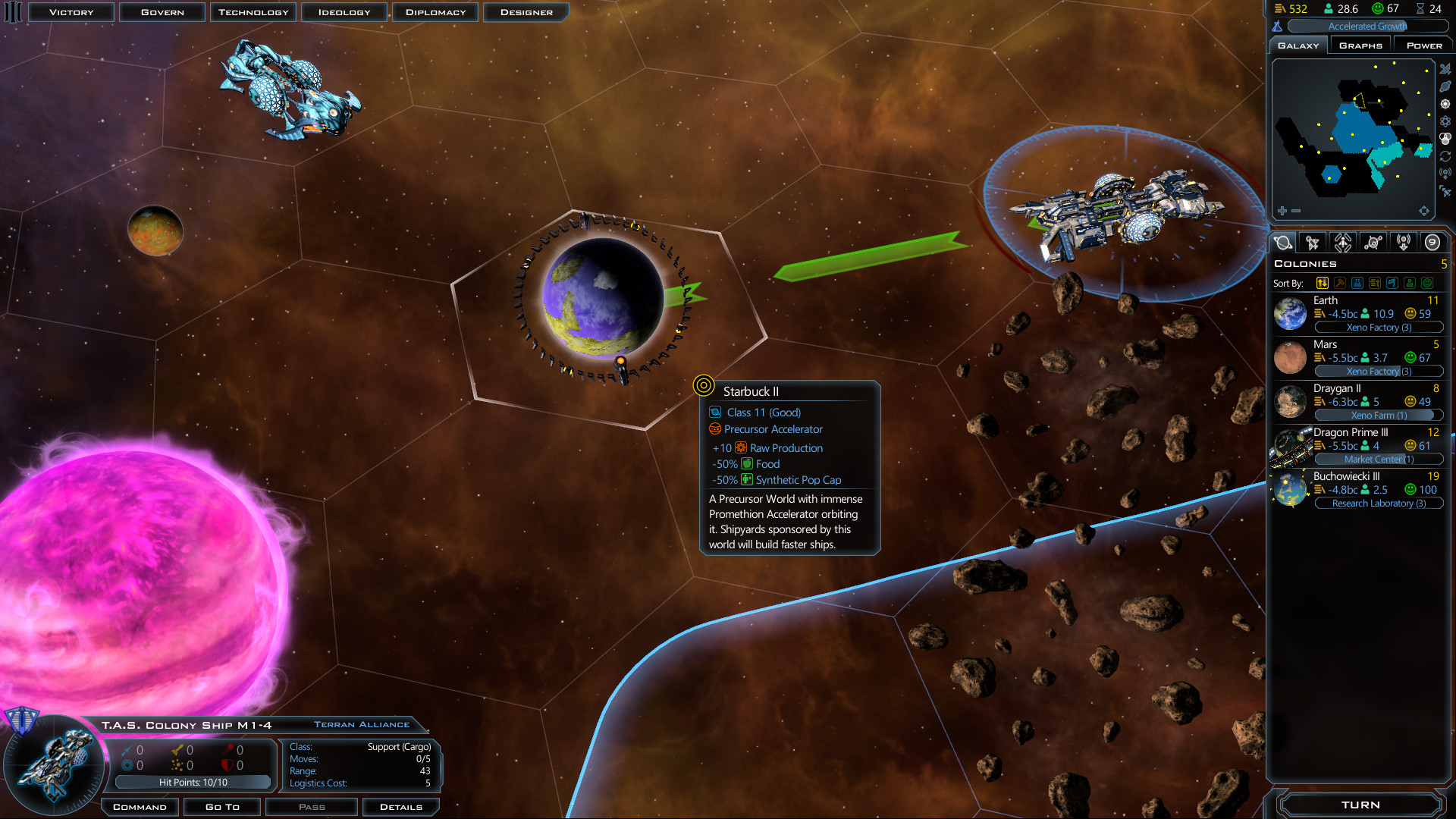Image resolution: width=1456 pixels, height=819 pixels.
Task: Open the ships list panel via rocket icon
Action: tap(1313, 242)
